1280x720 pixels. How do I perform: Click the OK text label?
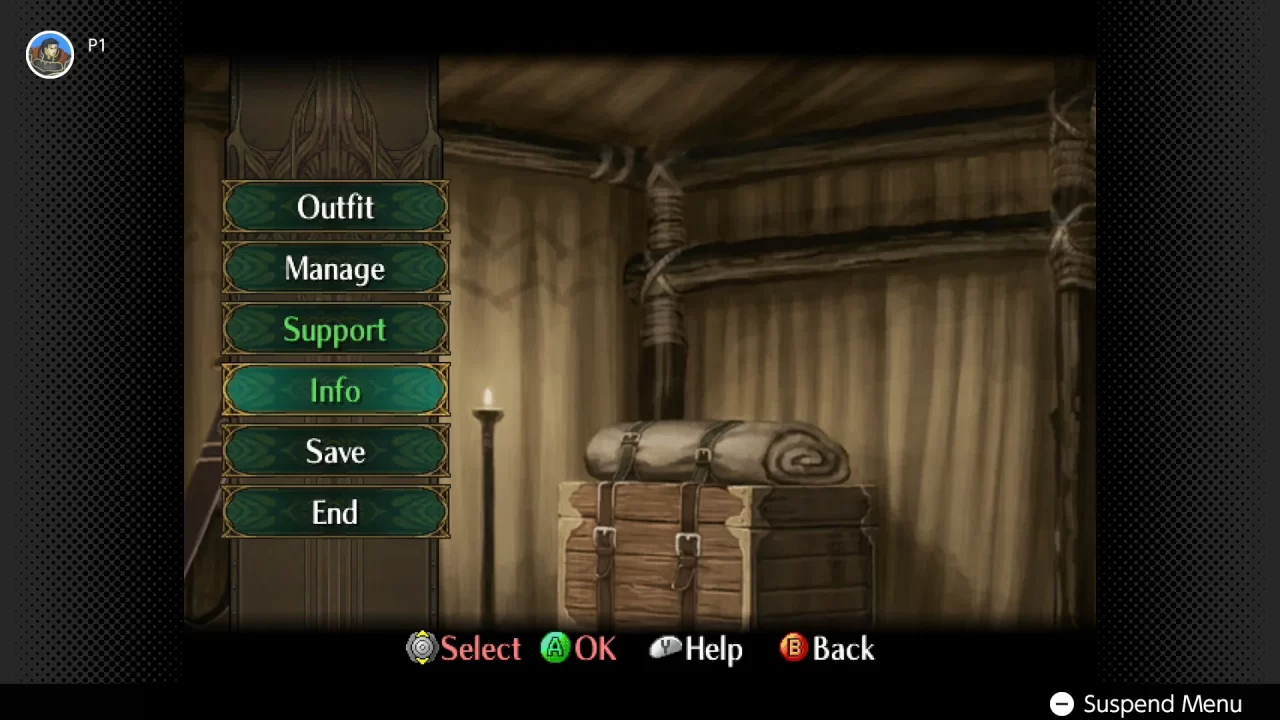[x=596, y=649]
